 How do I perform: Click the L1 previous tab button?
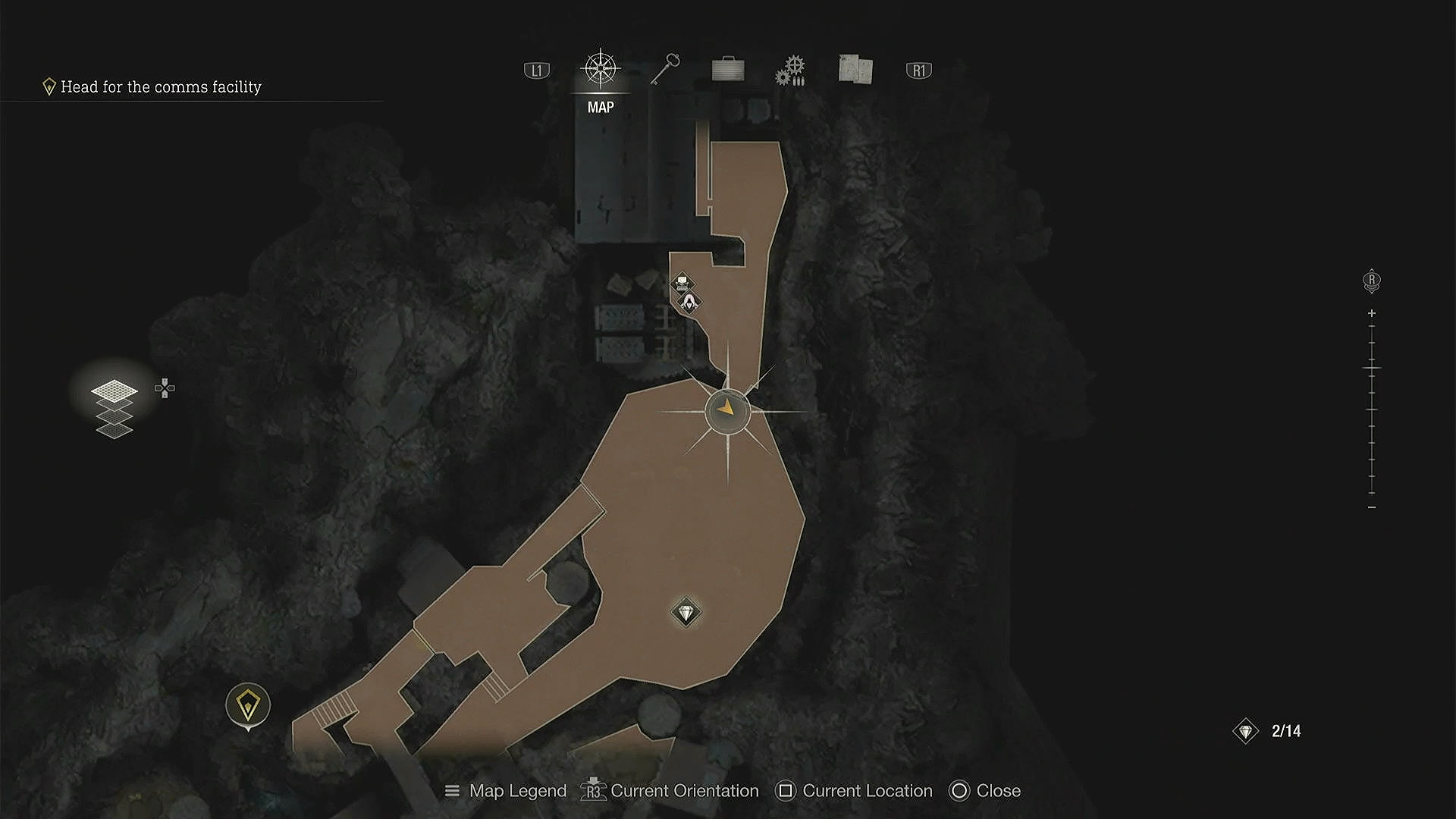536,70
